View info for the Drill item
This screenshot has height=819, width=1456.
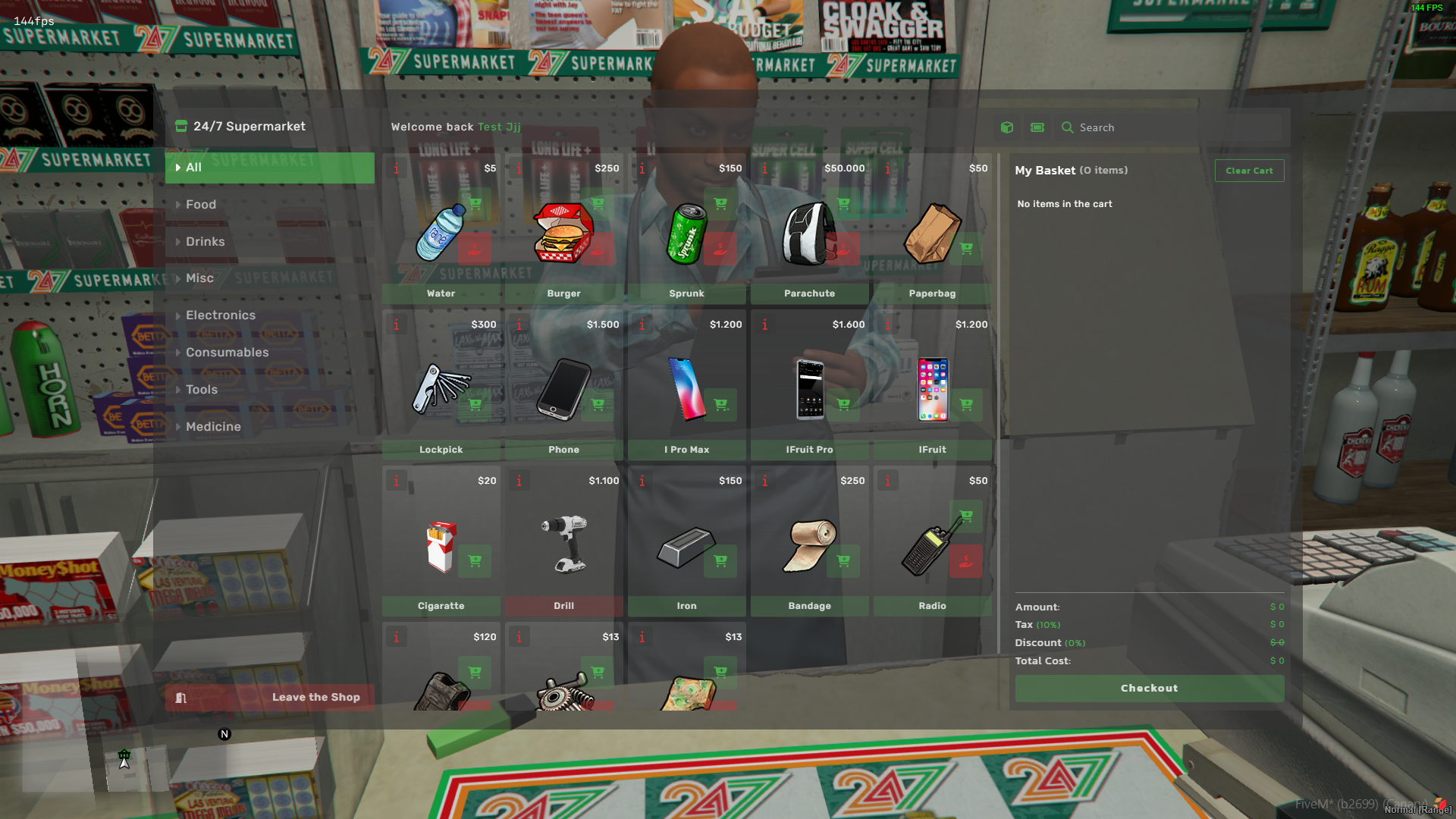(519, 481)
